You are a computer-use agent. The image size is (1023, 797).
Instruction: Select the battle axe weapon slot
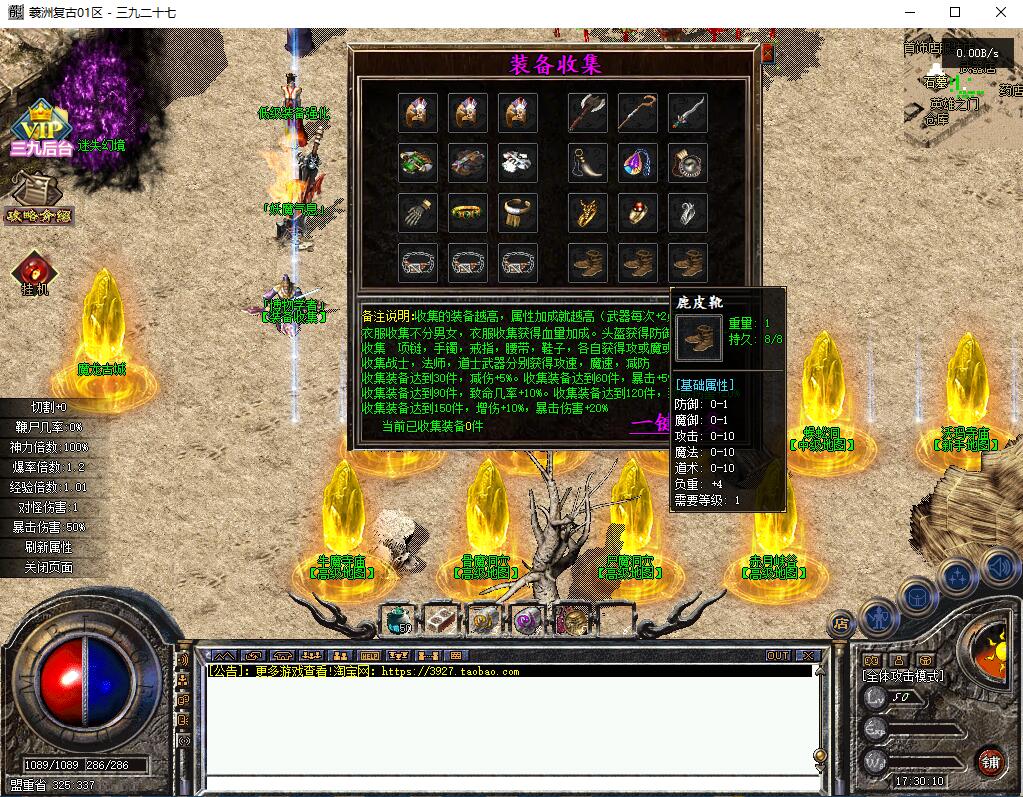[587, 113]
